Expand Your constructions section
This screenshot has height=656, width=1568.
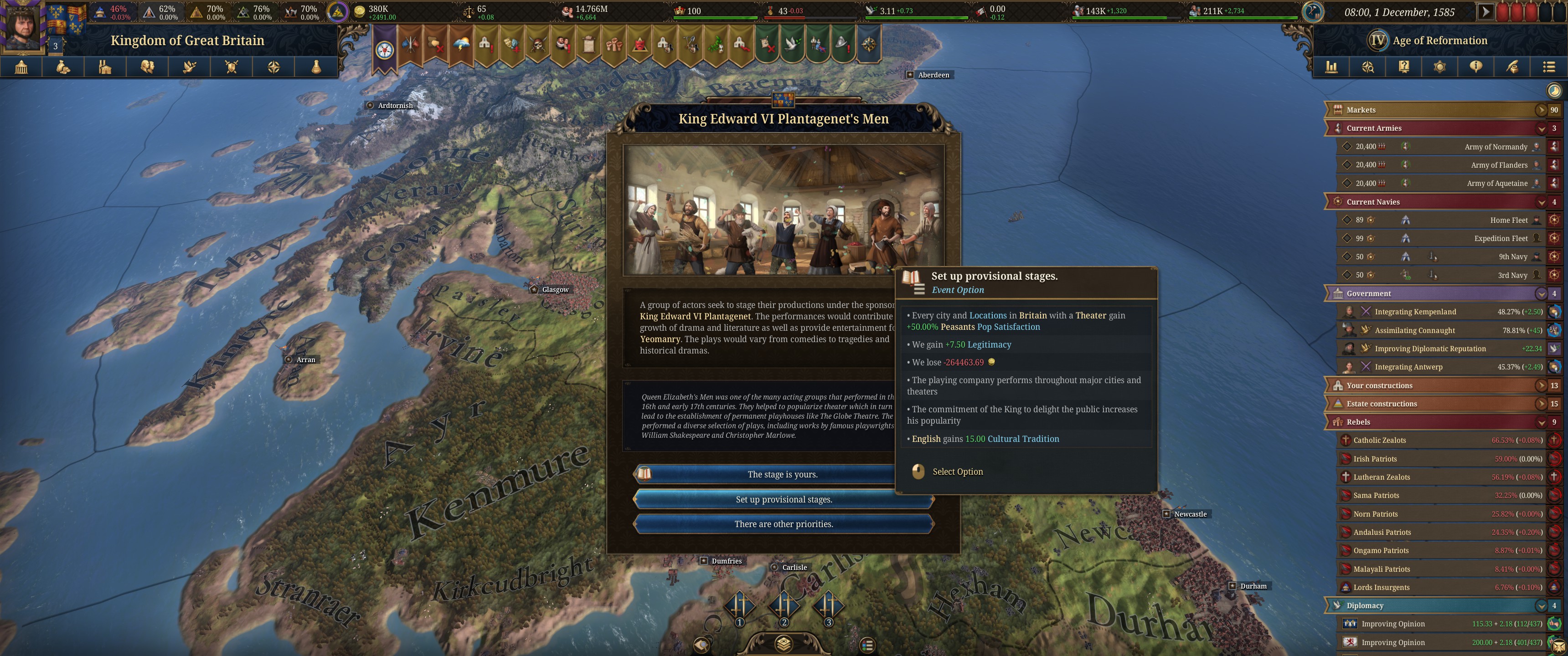point(1541,386)
